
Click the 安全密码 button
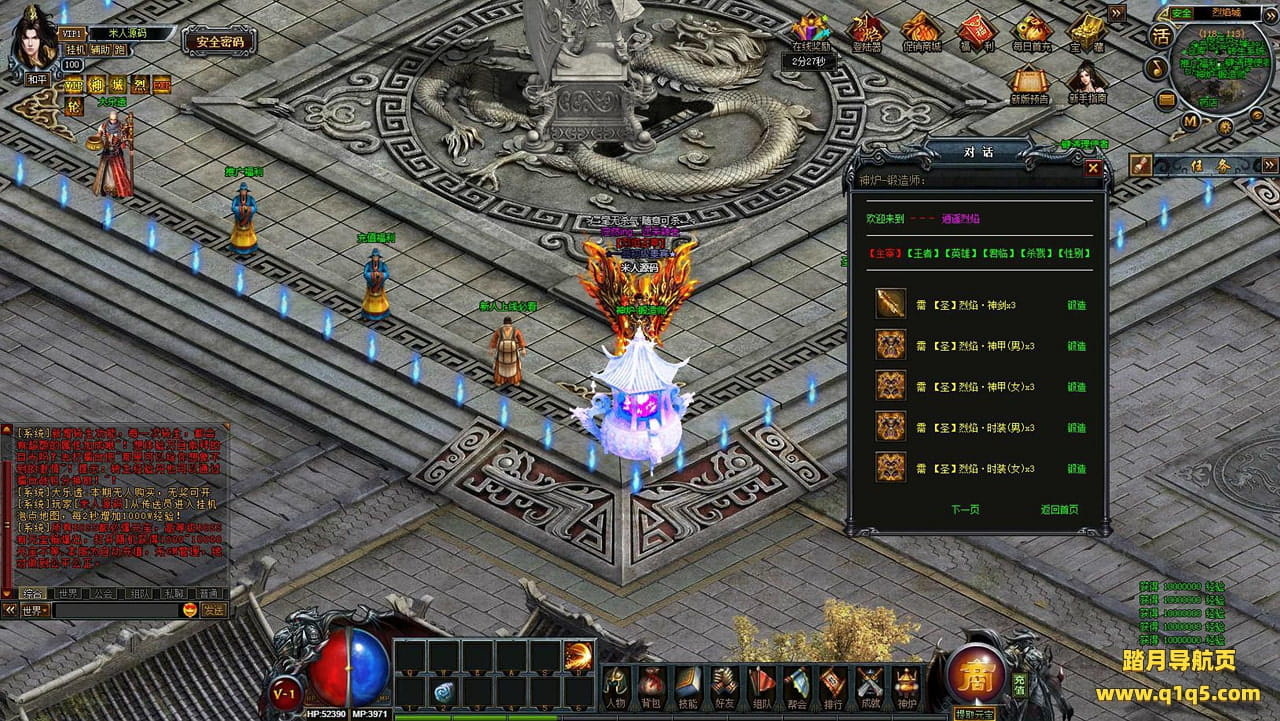pyautogui.click(x=220, y=42)
